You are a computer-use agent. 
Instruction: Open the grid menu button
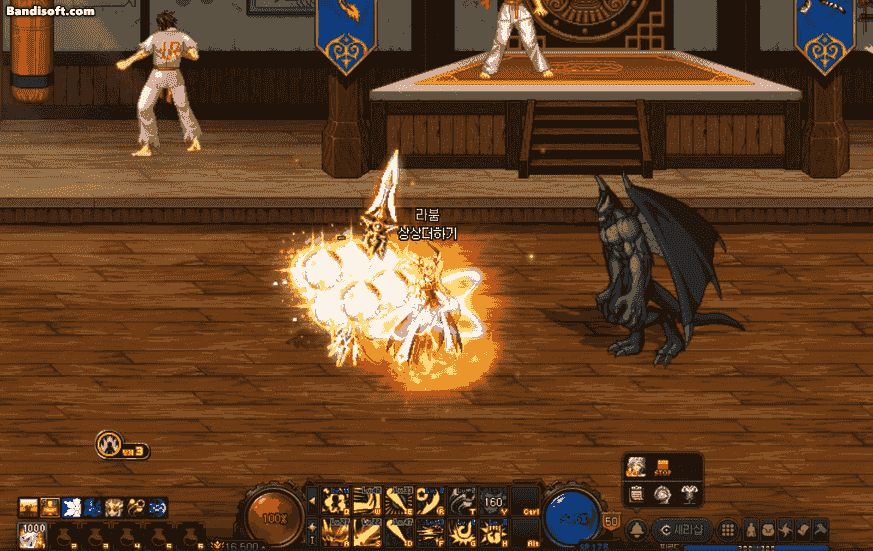click(728, 529)
